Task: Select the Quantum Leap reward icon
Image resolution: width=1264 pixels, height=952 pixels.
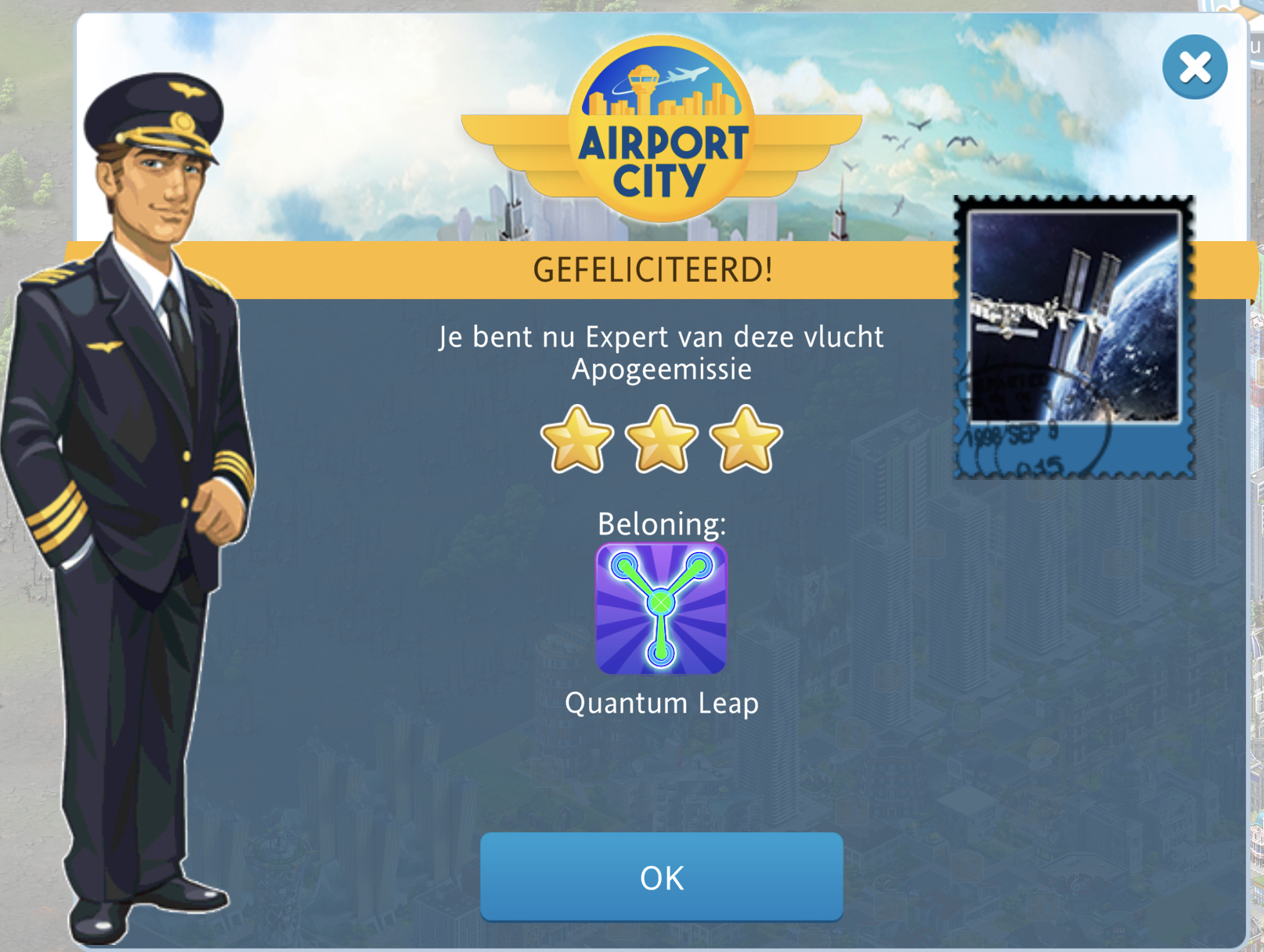Action: 662,609
